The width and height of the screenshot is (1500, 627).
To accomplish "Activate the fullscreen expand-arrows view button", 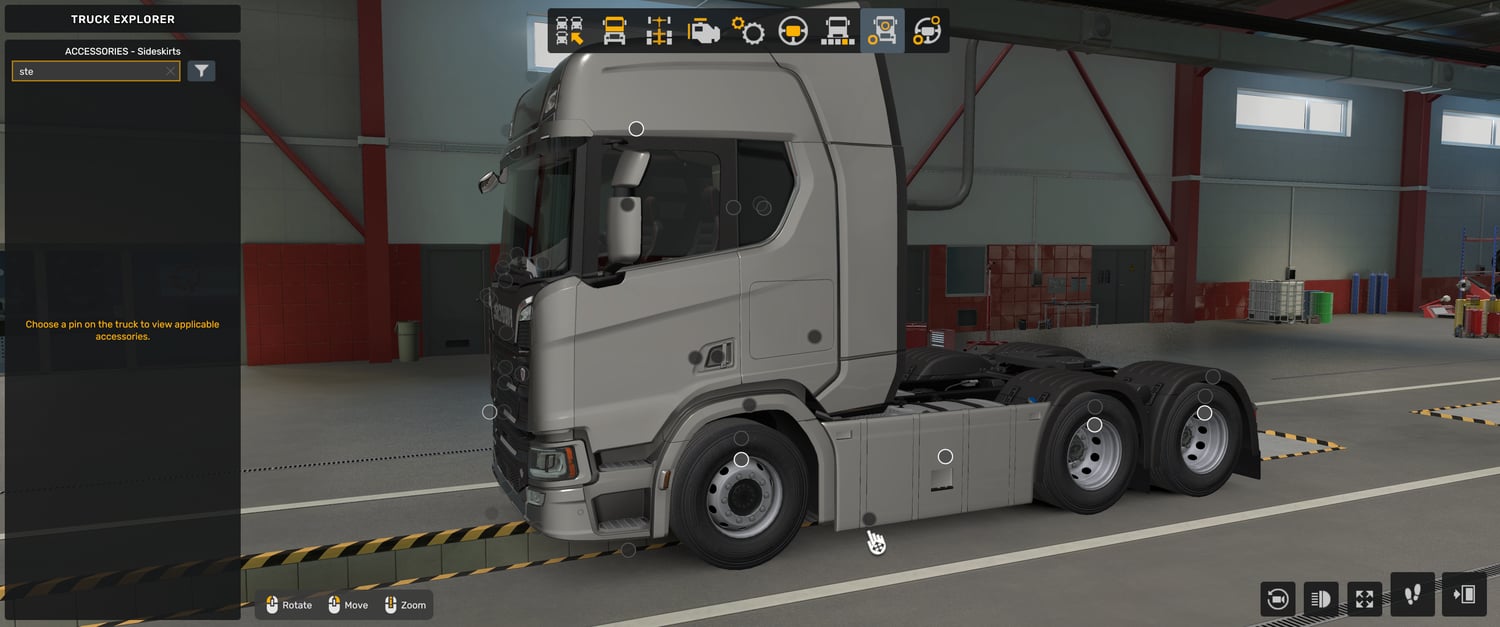I will click(x=1365, y=599).
